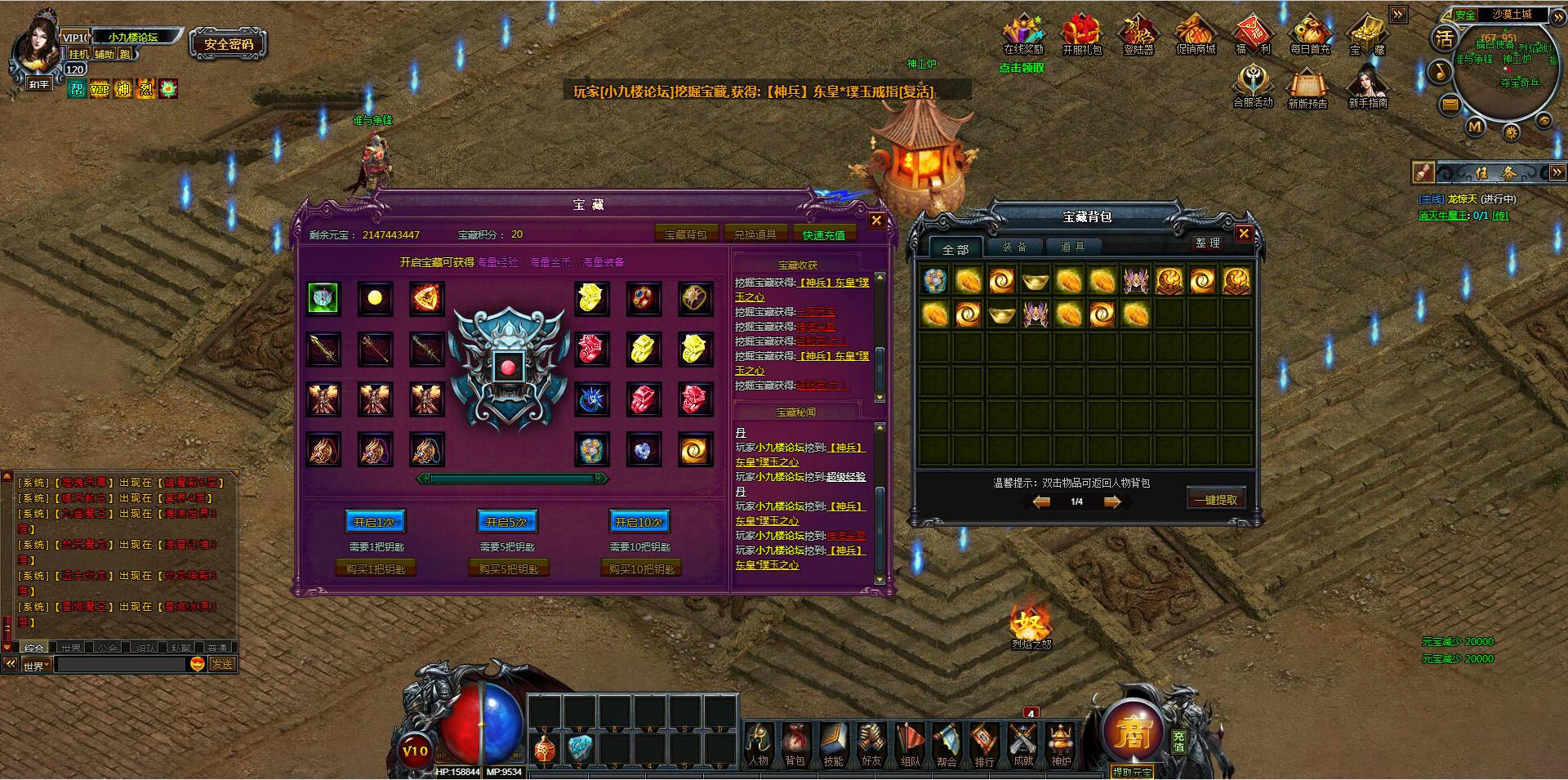Screen dimensions: 1568x780
Task: Close the 宝藏 treasure window
Action: 876,221
